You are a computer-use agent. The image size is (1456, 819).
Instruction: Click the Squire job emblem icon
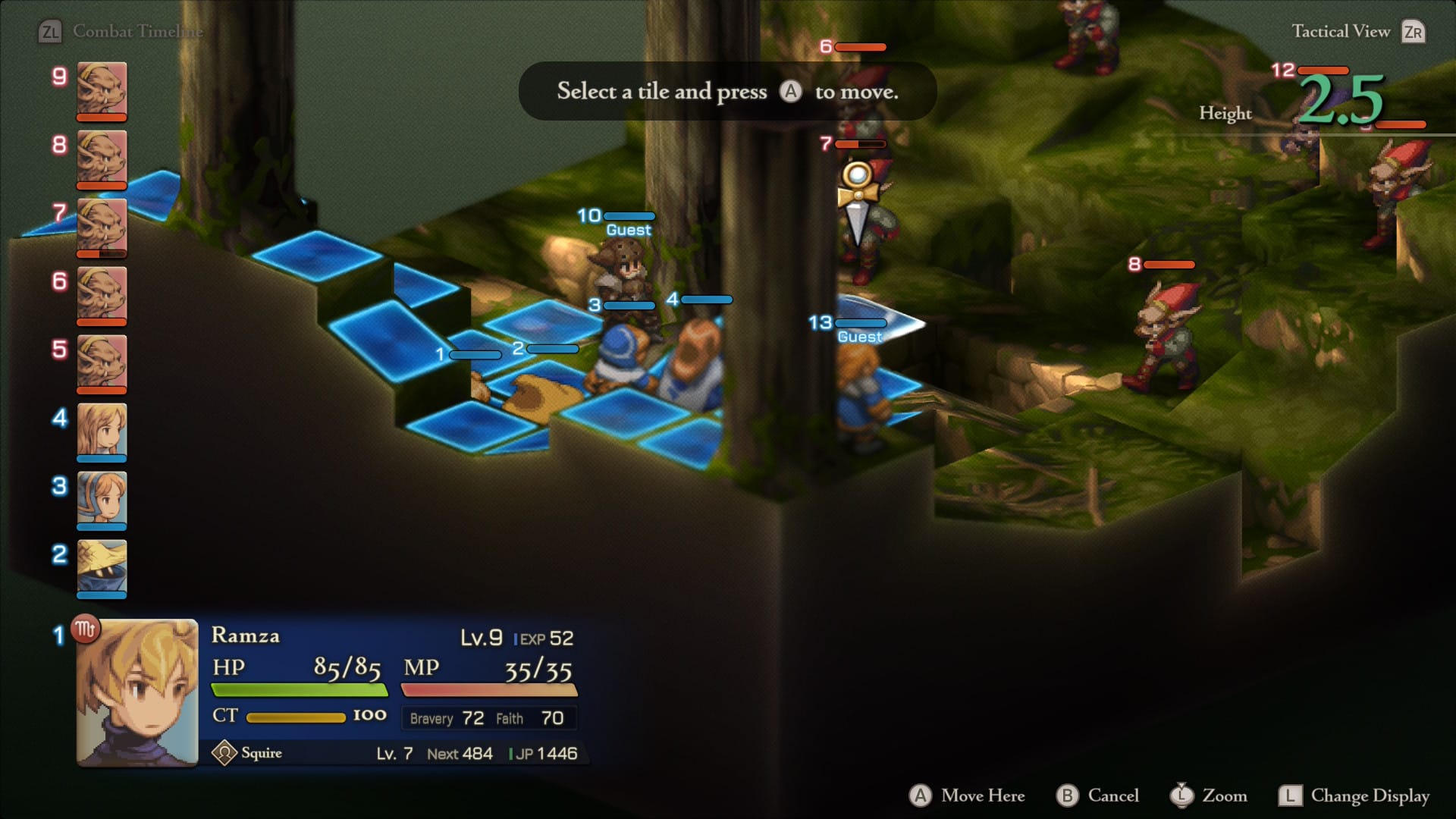pos(224,753)
